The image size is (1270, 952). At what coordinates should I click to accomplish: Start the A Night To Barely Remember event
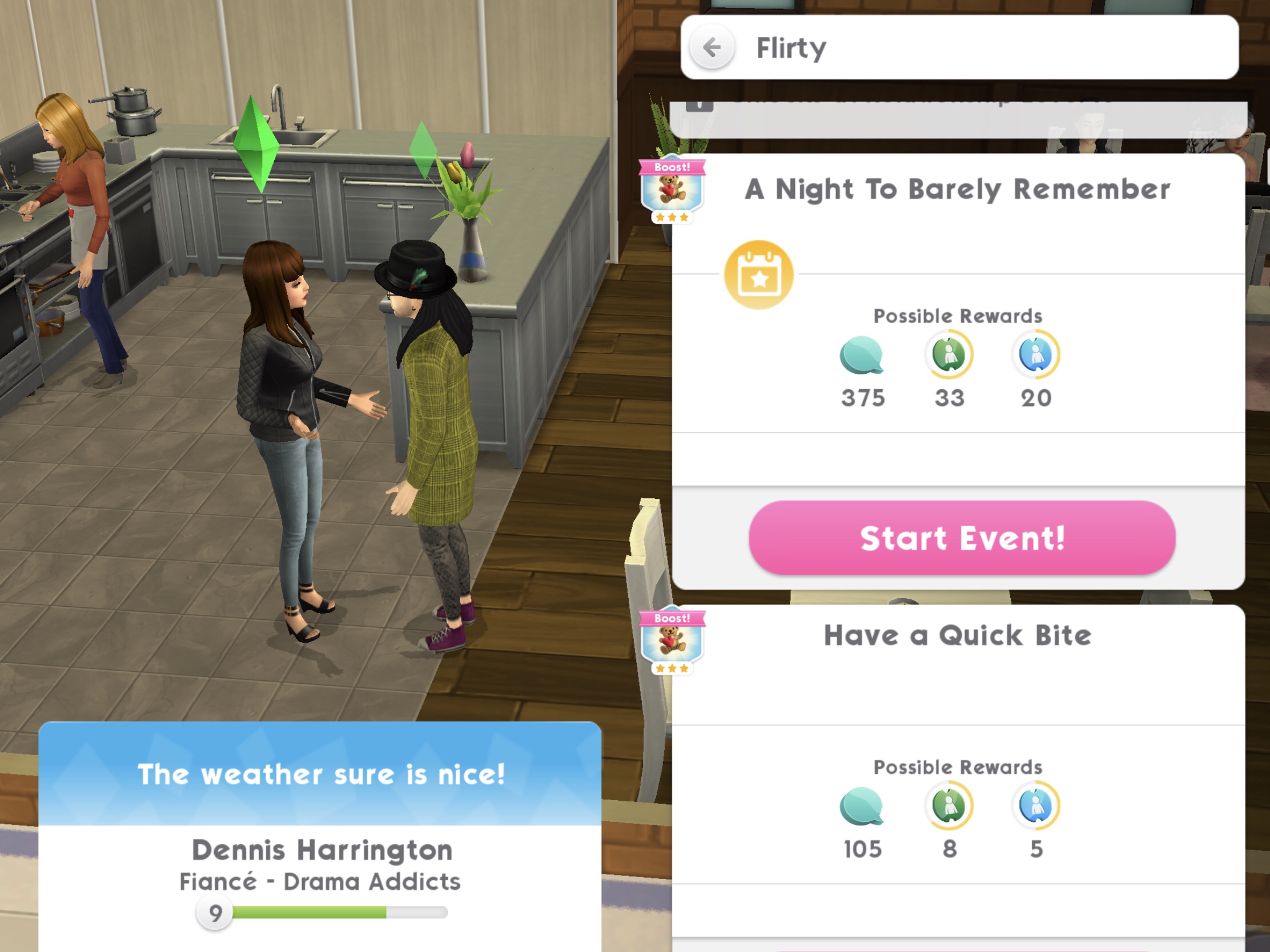click(x=962, y=538)
